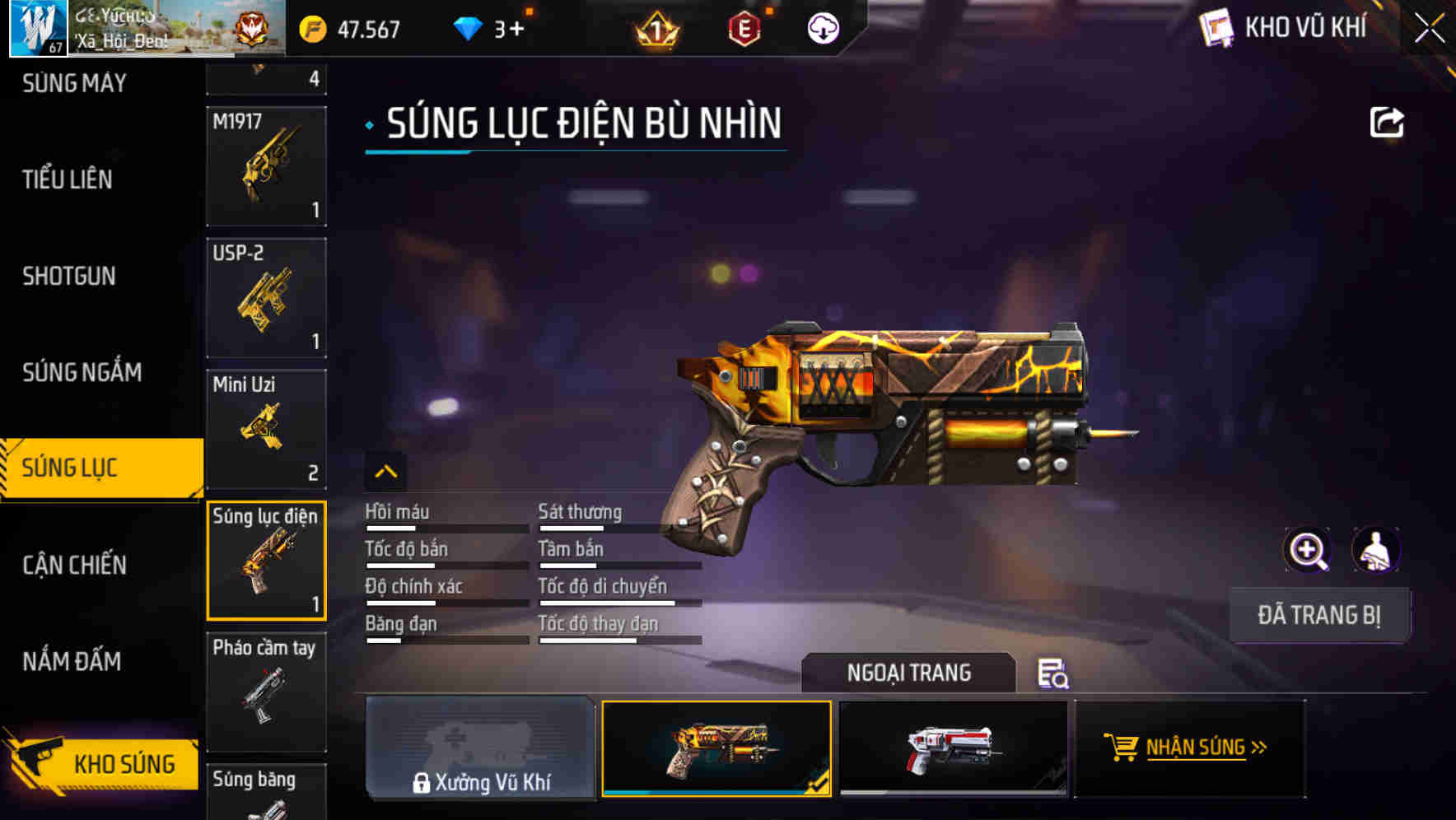Screen dimensions: 1456x820
Task: Select the white-red skin thumbnail
Action: [x=953, y=748]
